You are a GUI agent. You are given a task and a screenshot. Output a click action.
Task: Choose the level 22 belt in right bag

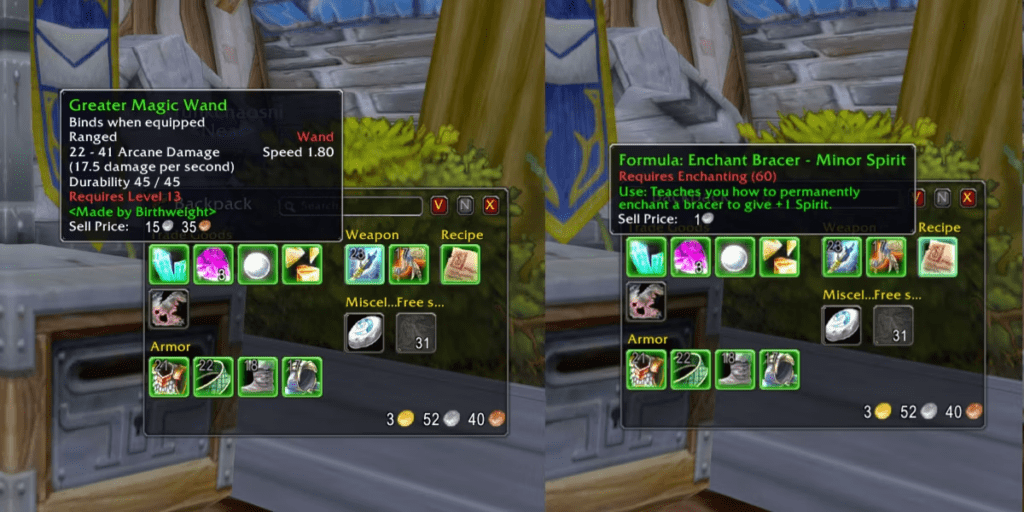click(690, 369)
